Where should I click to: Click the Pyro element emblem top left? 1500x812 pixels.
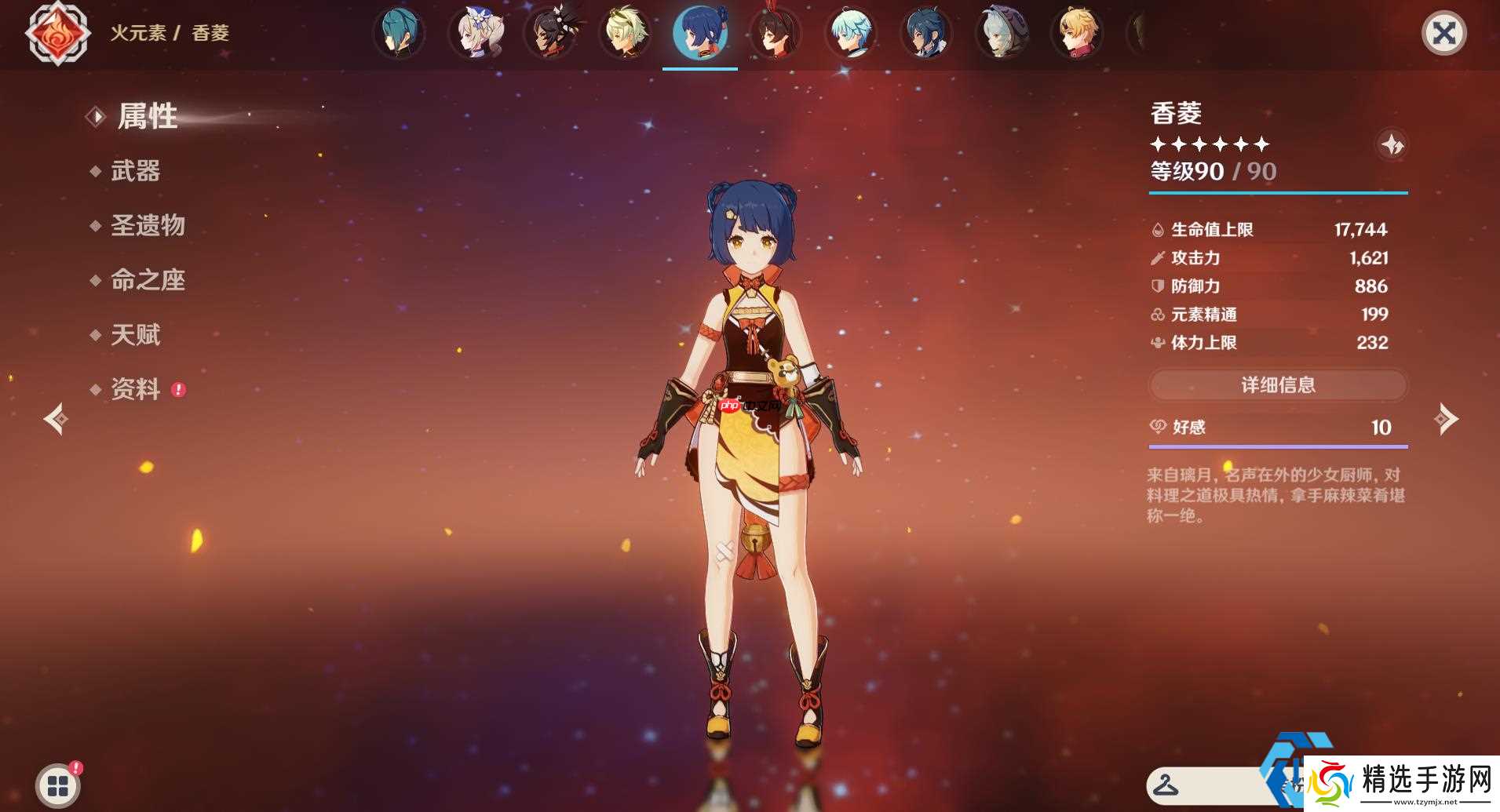click(57, 33)
